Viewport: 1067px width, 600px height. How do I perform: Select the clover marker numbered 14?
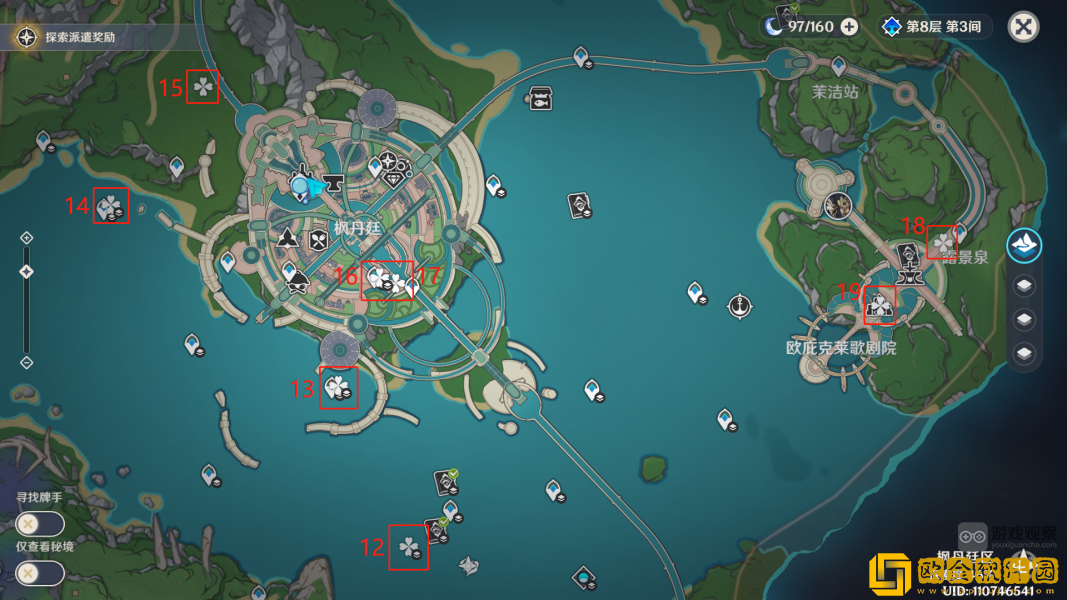click(110, 207)
